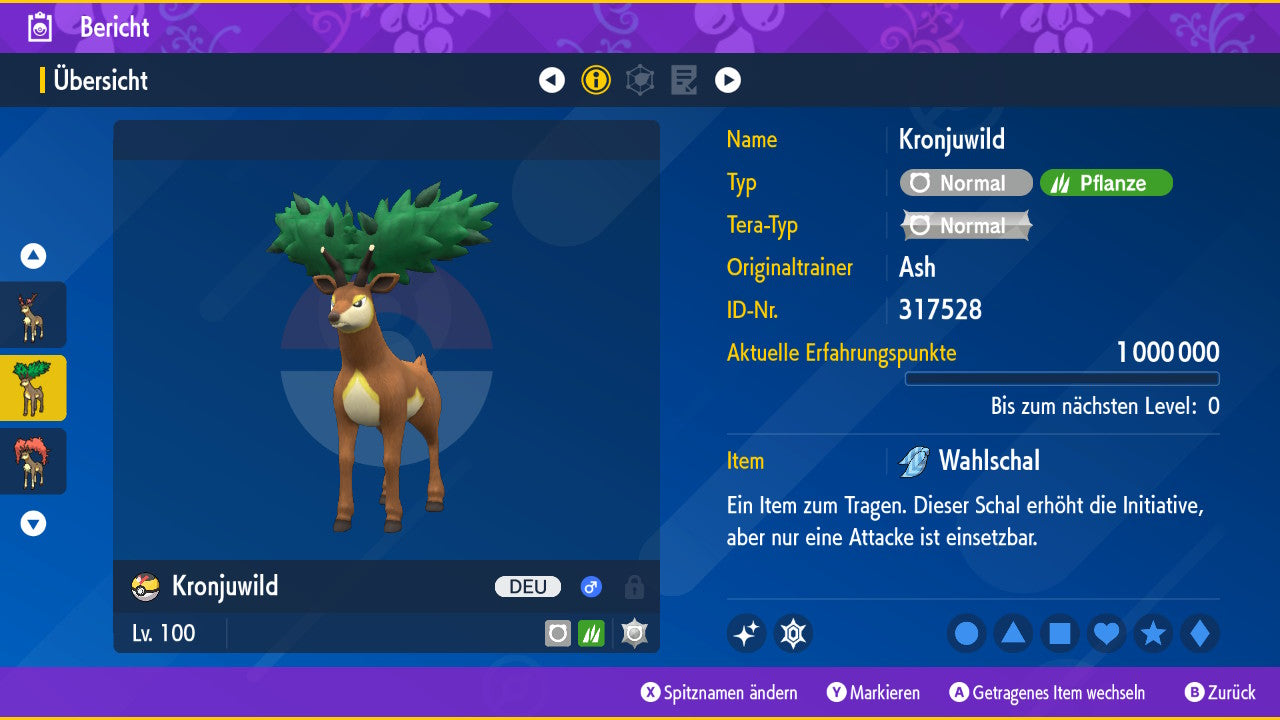Toggle the circle marking
The width and height of the screenshot is (1280, 720).
click(966, 634)
